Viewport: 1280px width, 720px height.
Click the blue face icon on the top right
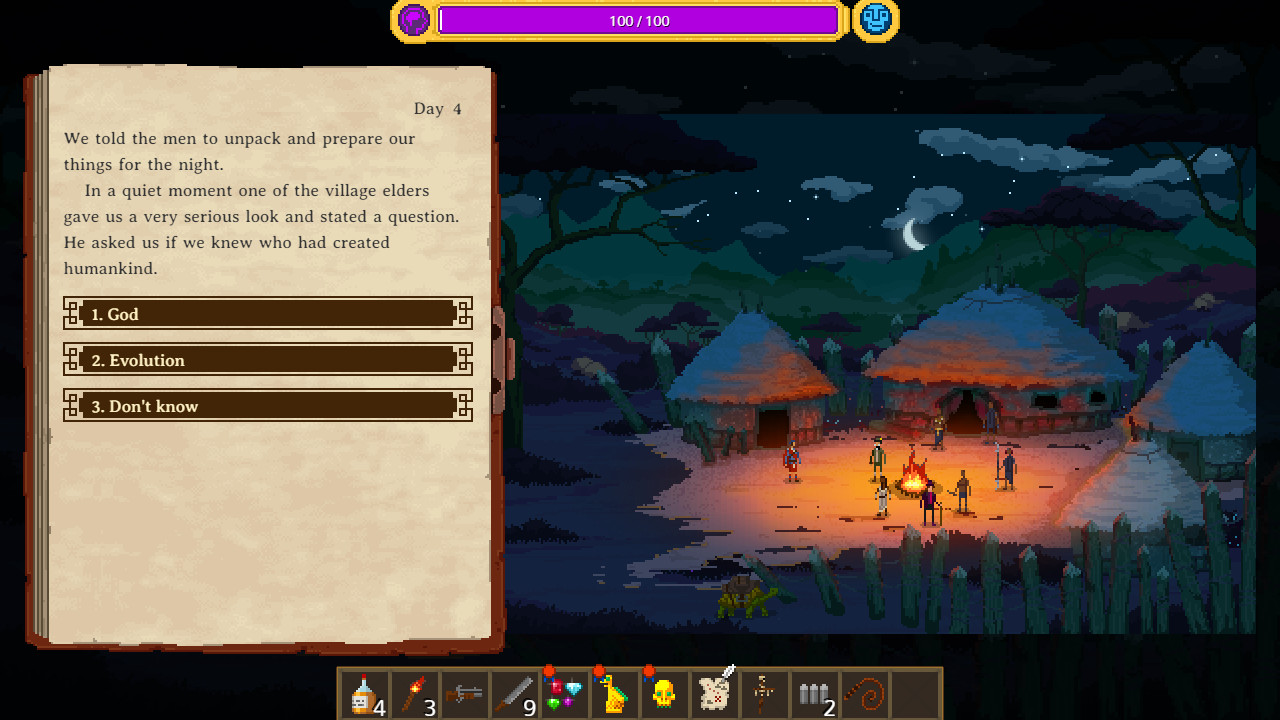coord(876,19)
